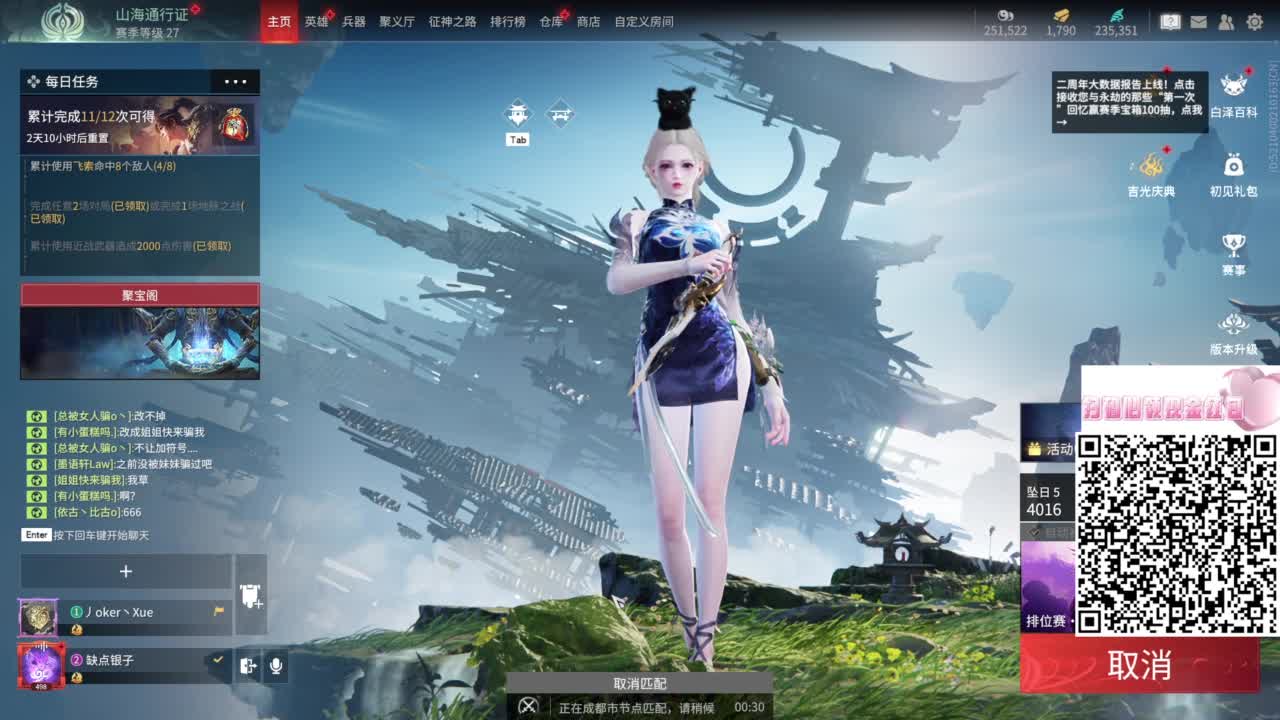Switch to the 英雄 heroes tab
The image size is (1280, 720).
click(316, 19)
